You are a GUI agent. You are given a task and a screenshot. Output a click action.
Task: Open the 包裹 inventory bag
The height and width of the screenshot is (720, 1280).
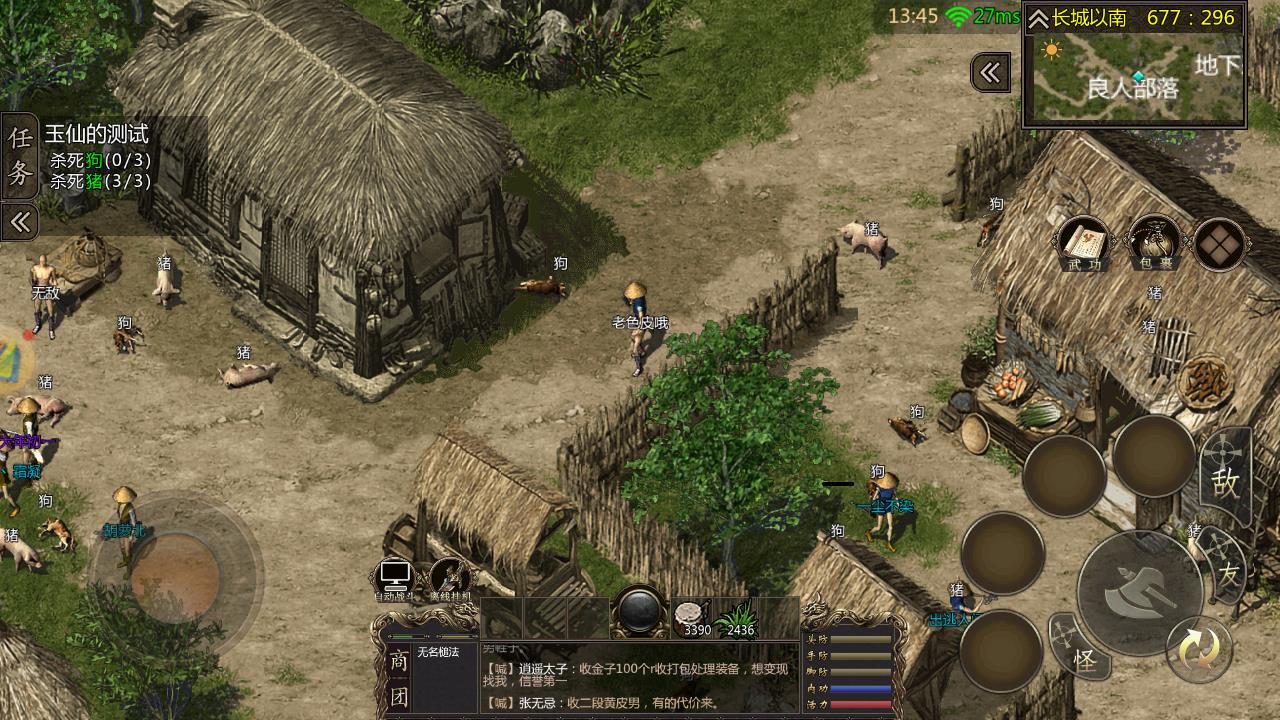click(1153, 242)
